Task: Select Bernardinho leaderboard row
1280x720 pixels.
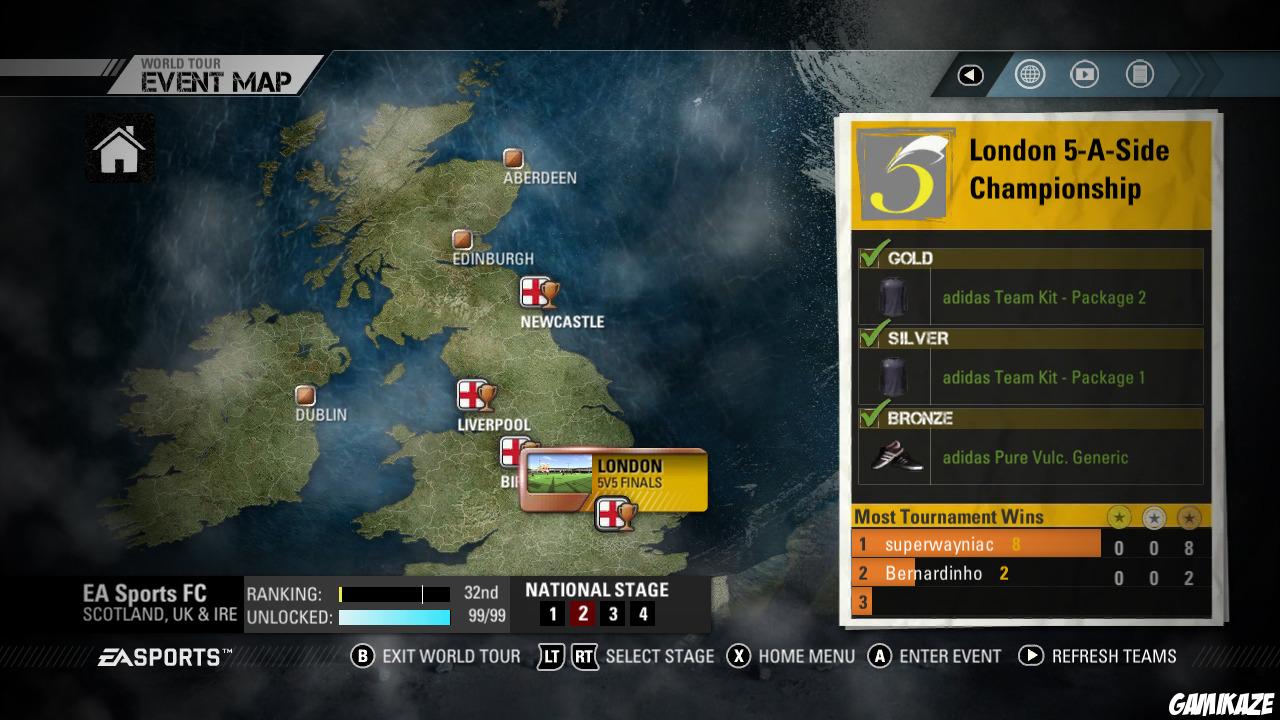Action: coord(975,574)
